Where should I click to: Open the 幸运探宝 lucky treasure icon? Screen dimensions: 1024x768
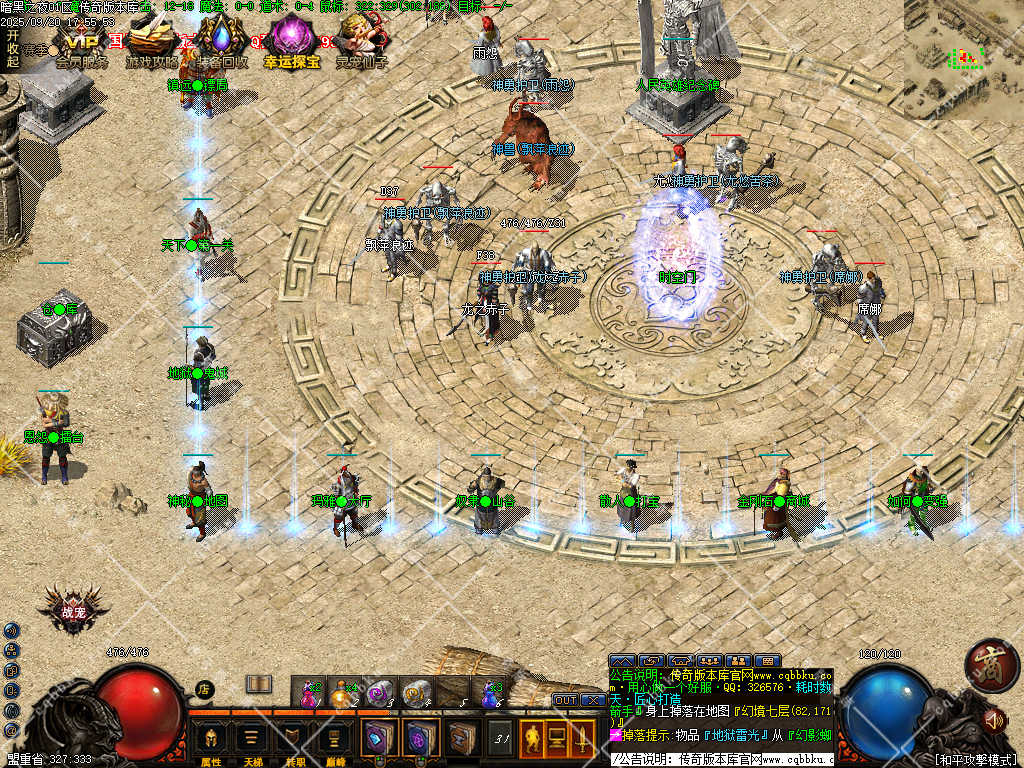292,40
